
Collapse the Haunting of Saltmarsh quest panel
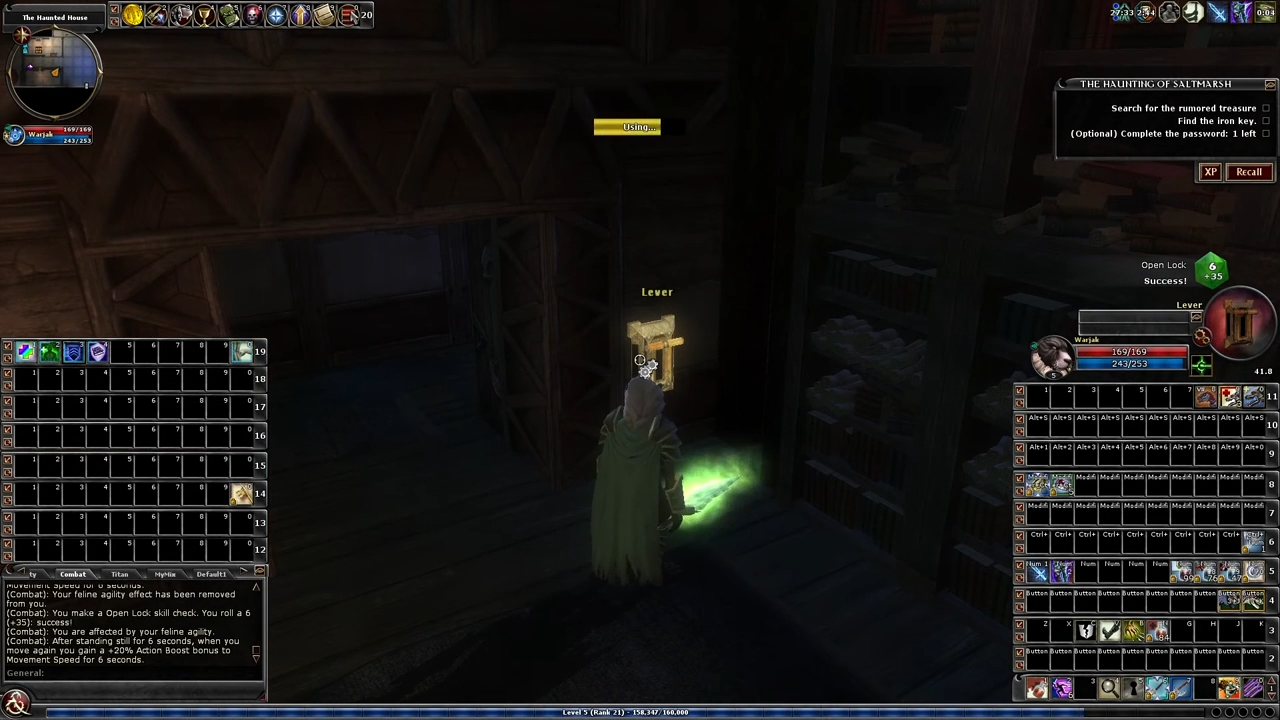click(1270, 84)
